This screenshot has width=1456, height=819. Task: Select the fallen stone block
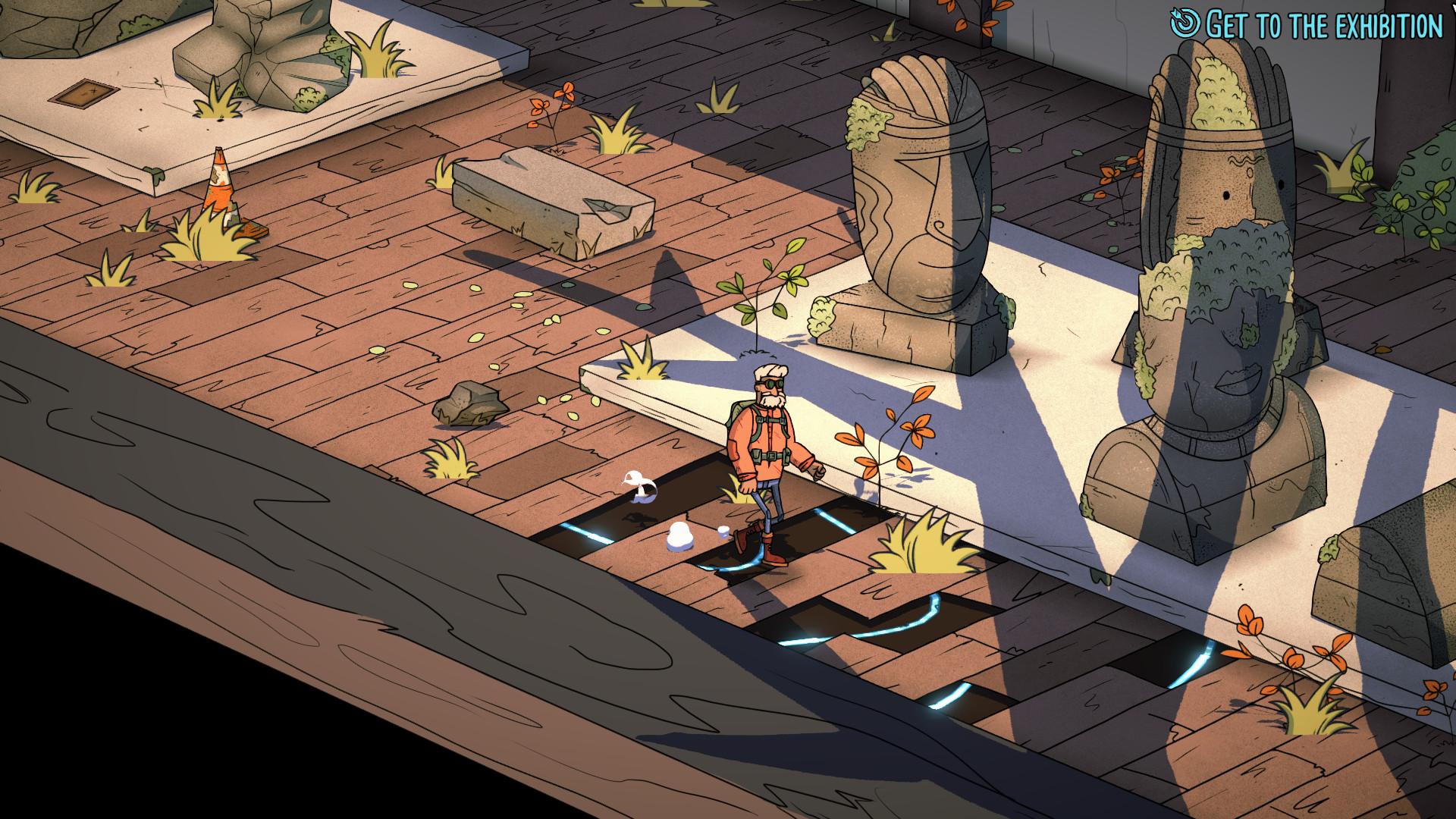coord(554,201)
